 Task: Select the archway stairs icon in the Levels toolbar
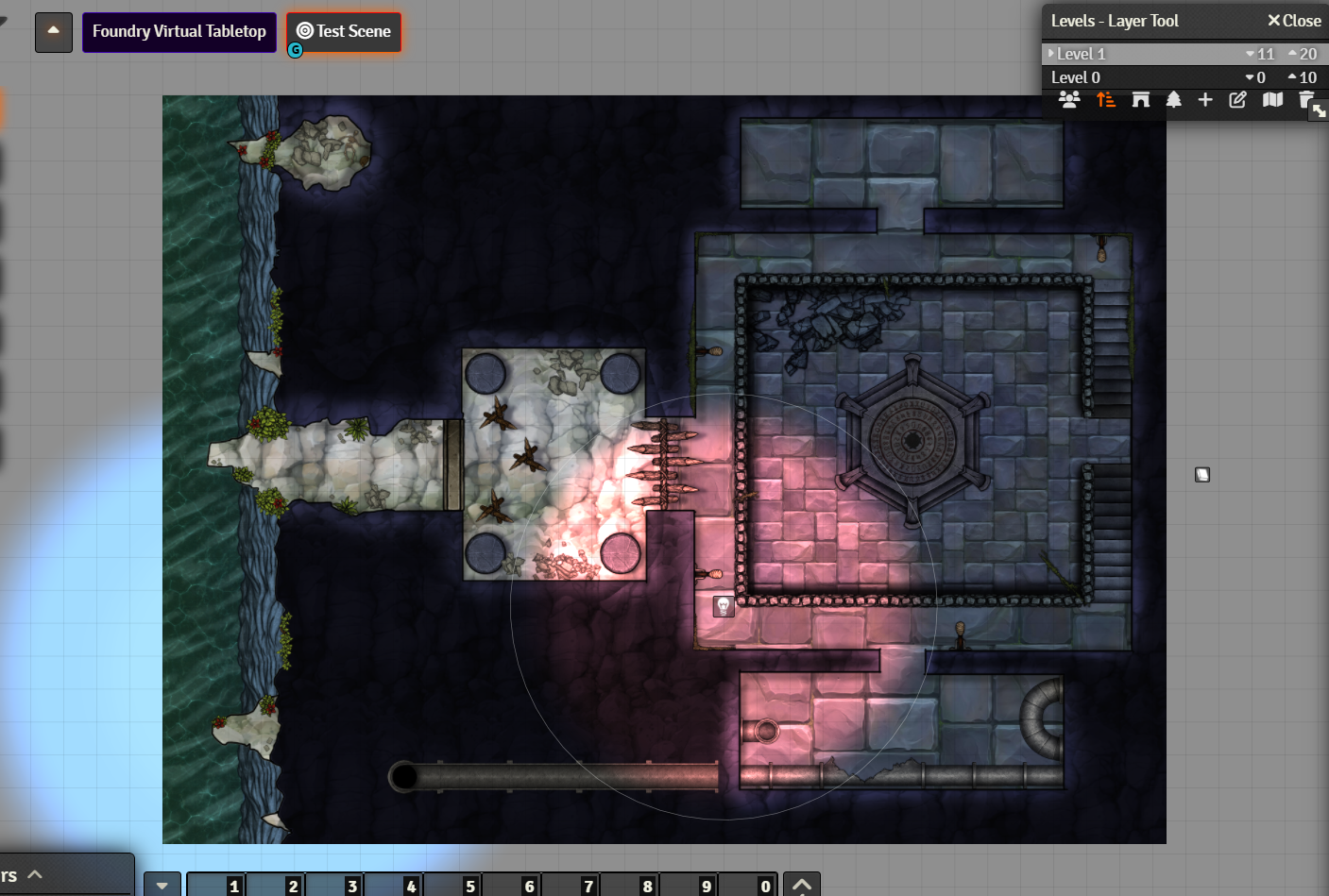point(1140,99)
